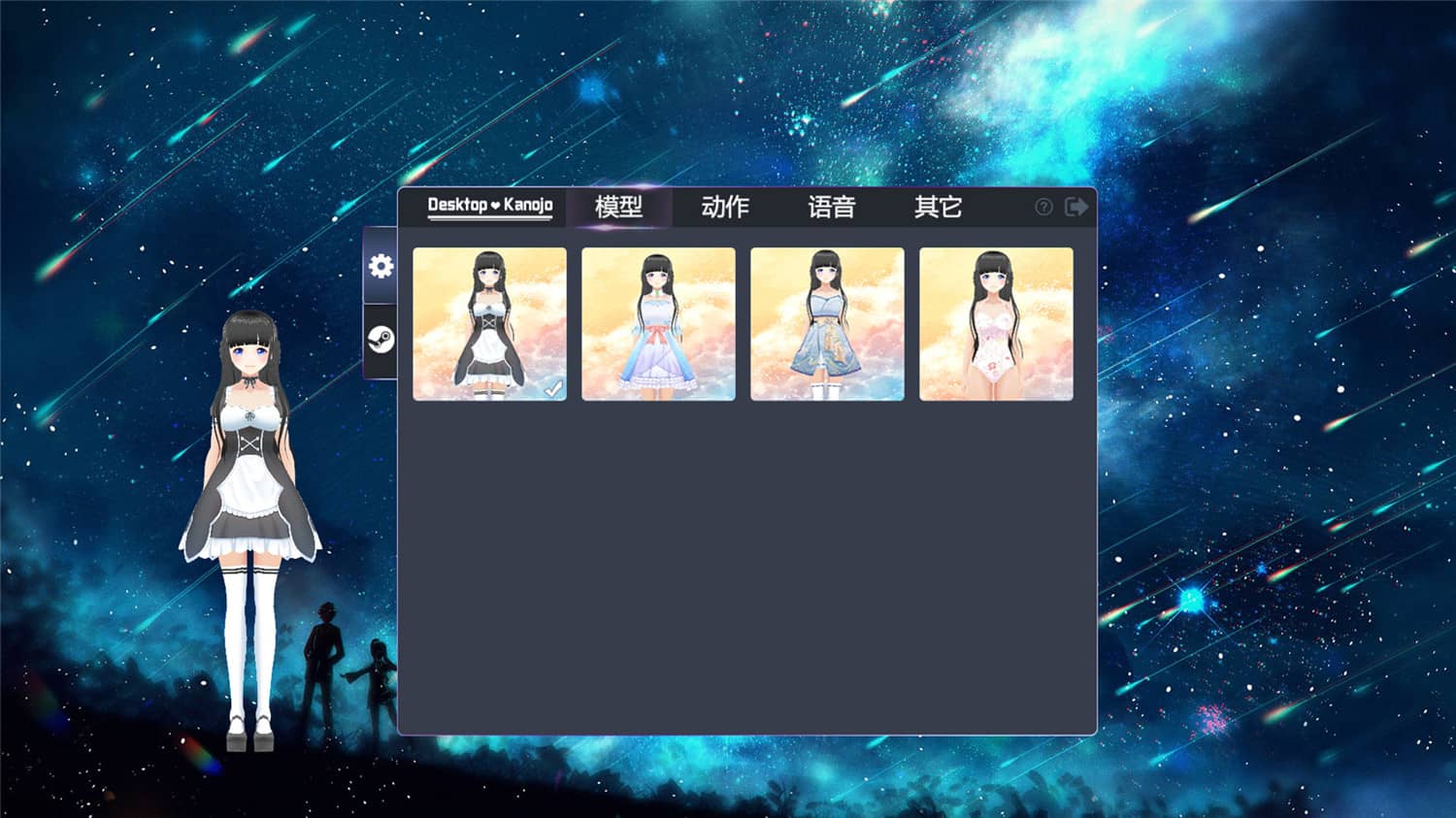This screenshot has height=818, width=1456.
Task: Click the checkmark on the maid outfit
Action: coord(555,387)
